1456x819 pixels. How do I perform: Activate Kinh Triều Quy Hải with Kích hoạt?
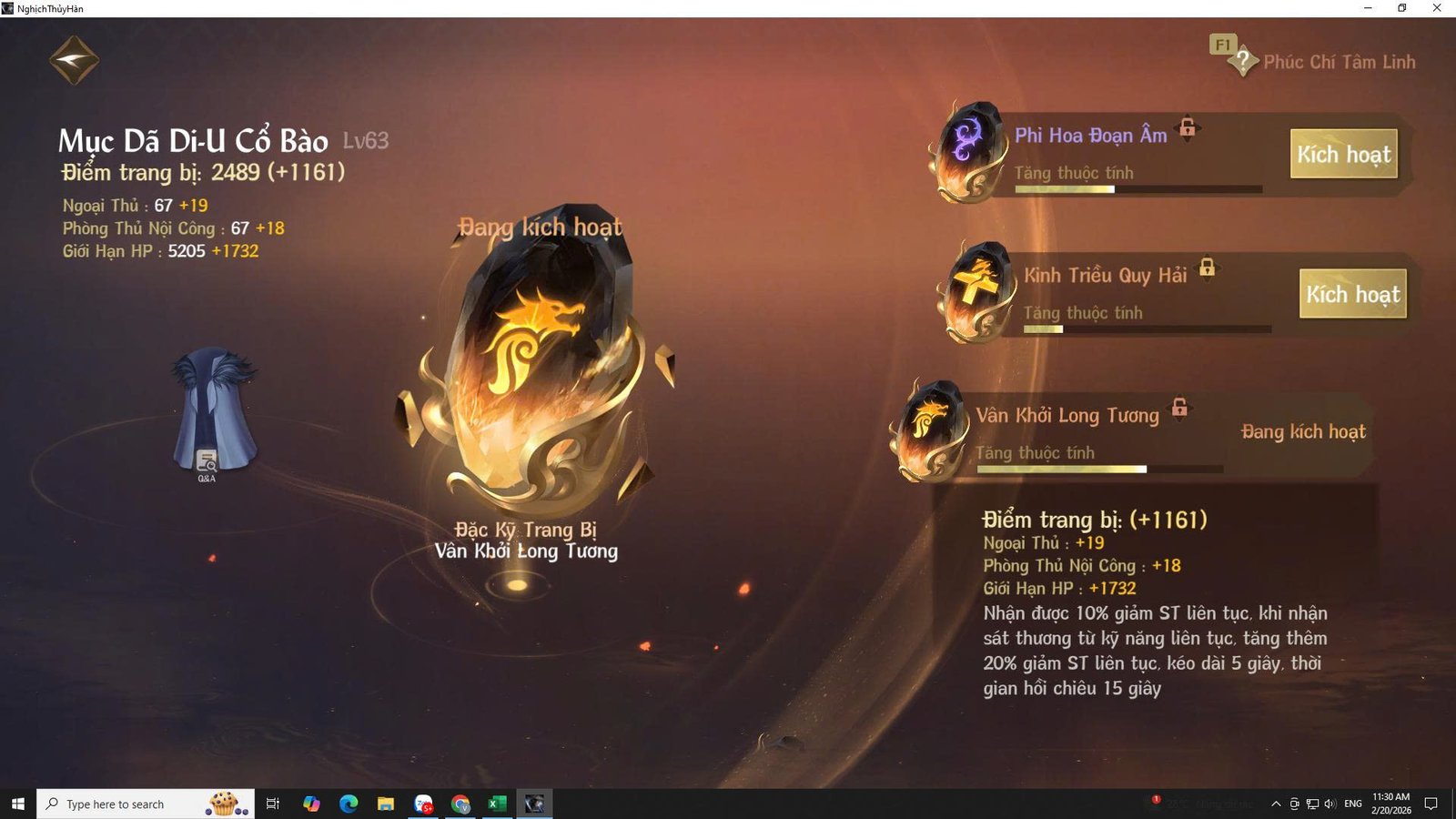pyautogui.click(x=1353, y=294)
